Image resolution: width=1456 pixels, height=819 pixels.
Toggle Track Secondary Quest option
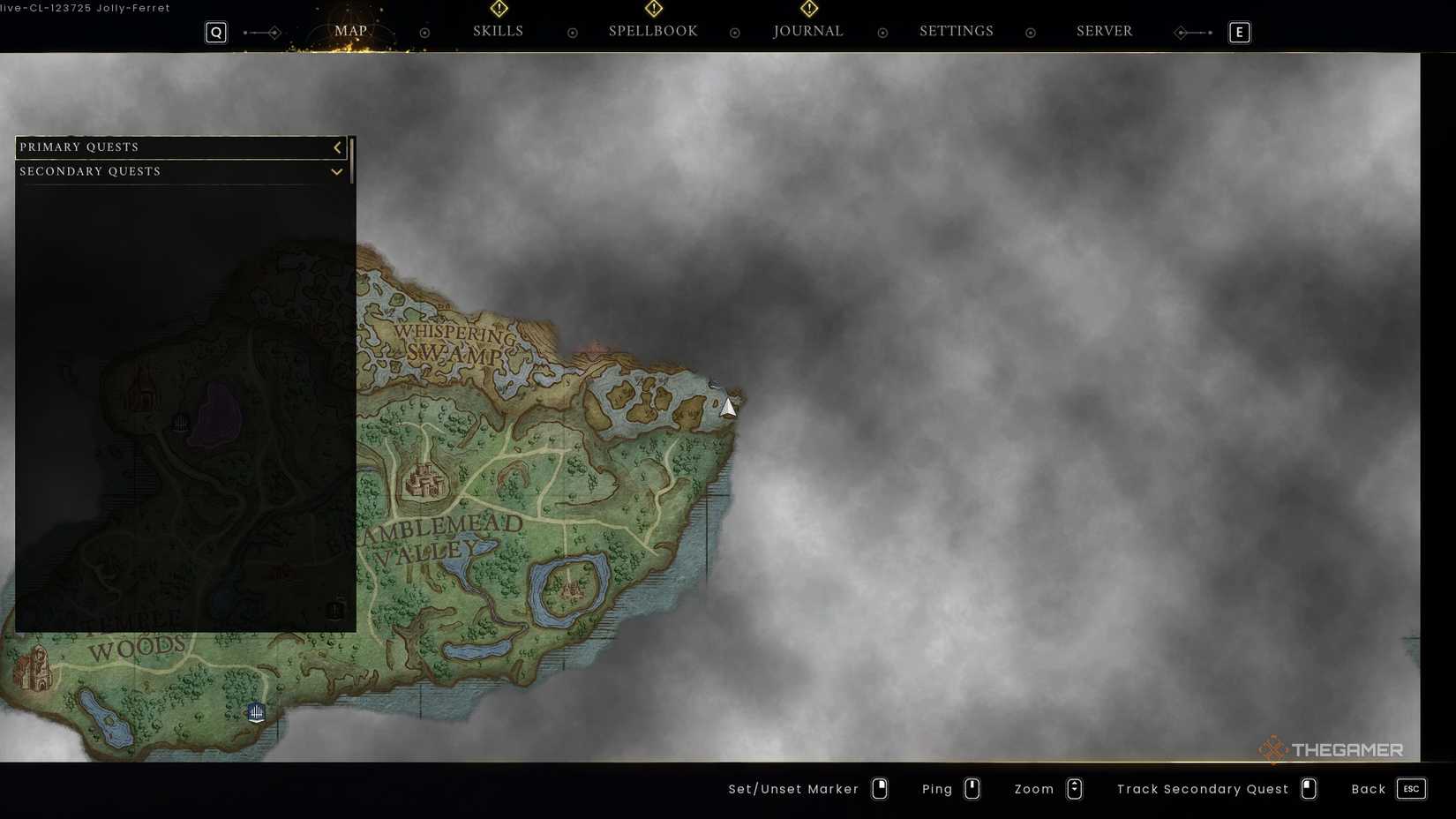point(1308,789)
